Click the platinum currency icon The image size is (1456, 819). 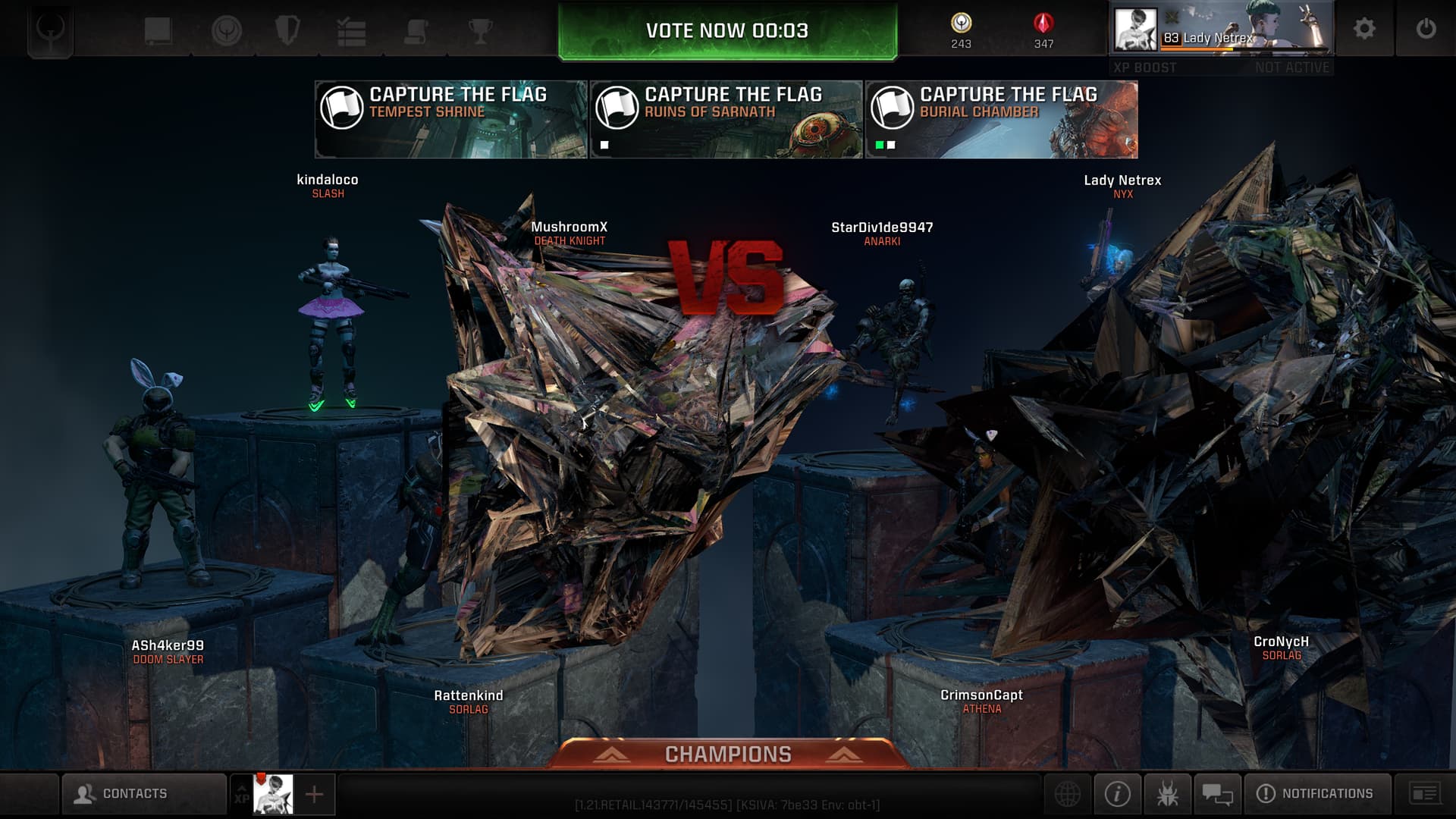961,24
